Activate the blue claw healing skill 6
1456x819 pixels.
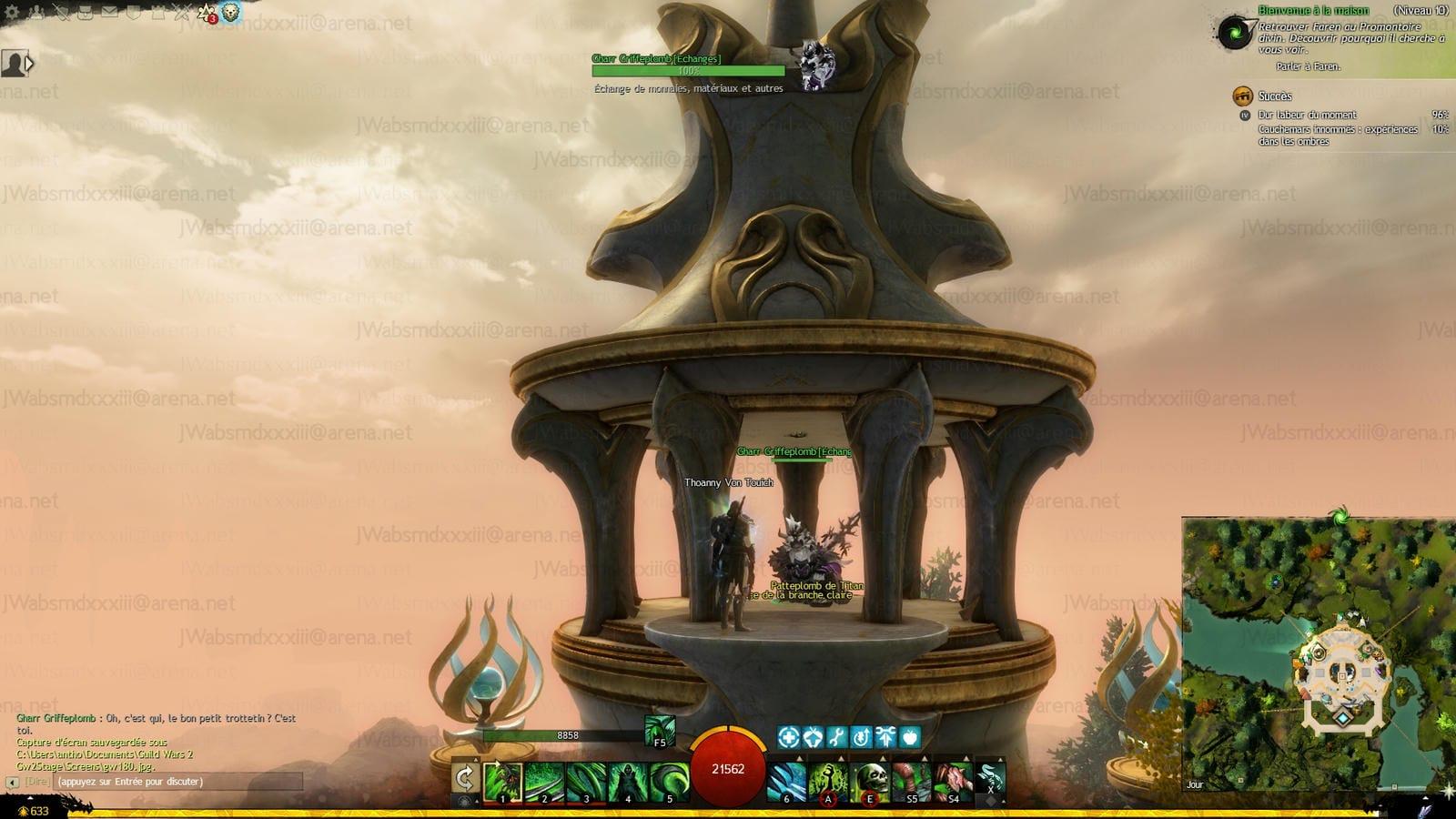pyautogui.click(x=786, y=782)
